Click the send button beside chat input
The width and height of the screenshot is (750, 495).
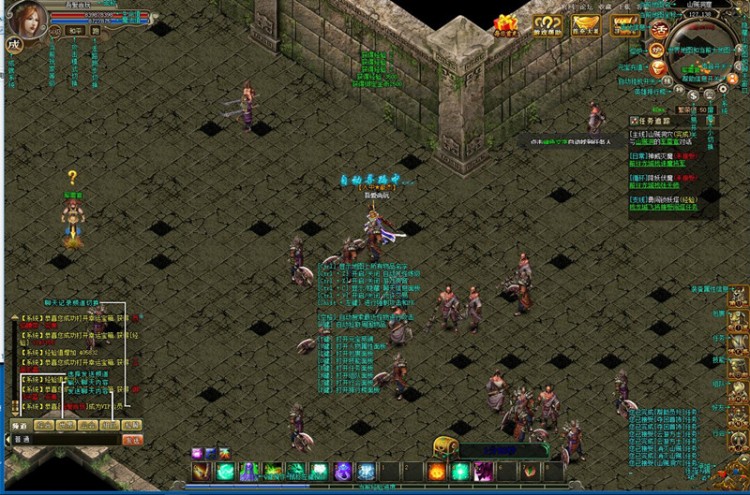pyautogui.click(x=132, y=439)
